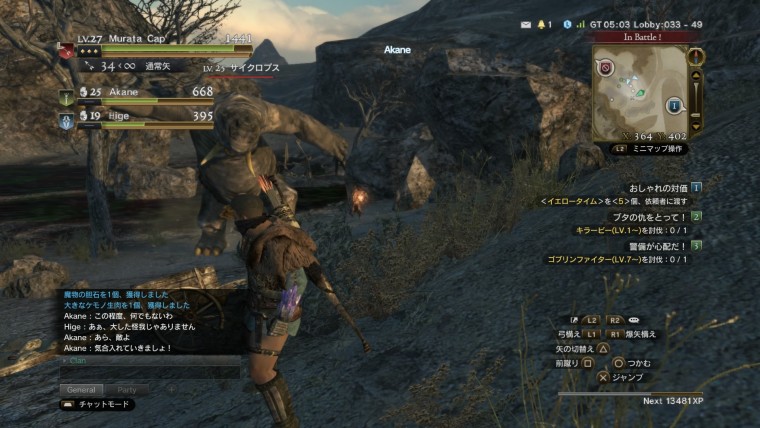Open the mail envelope icon
Image resolution: width=760 pixels, height=428 pixels.
pos(526,23)
